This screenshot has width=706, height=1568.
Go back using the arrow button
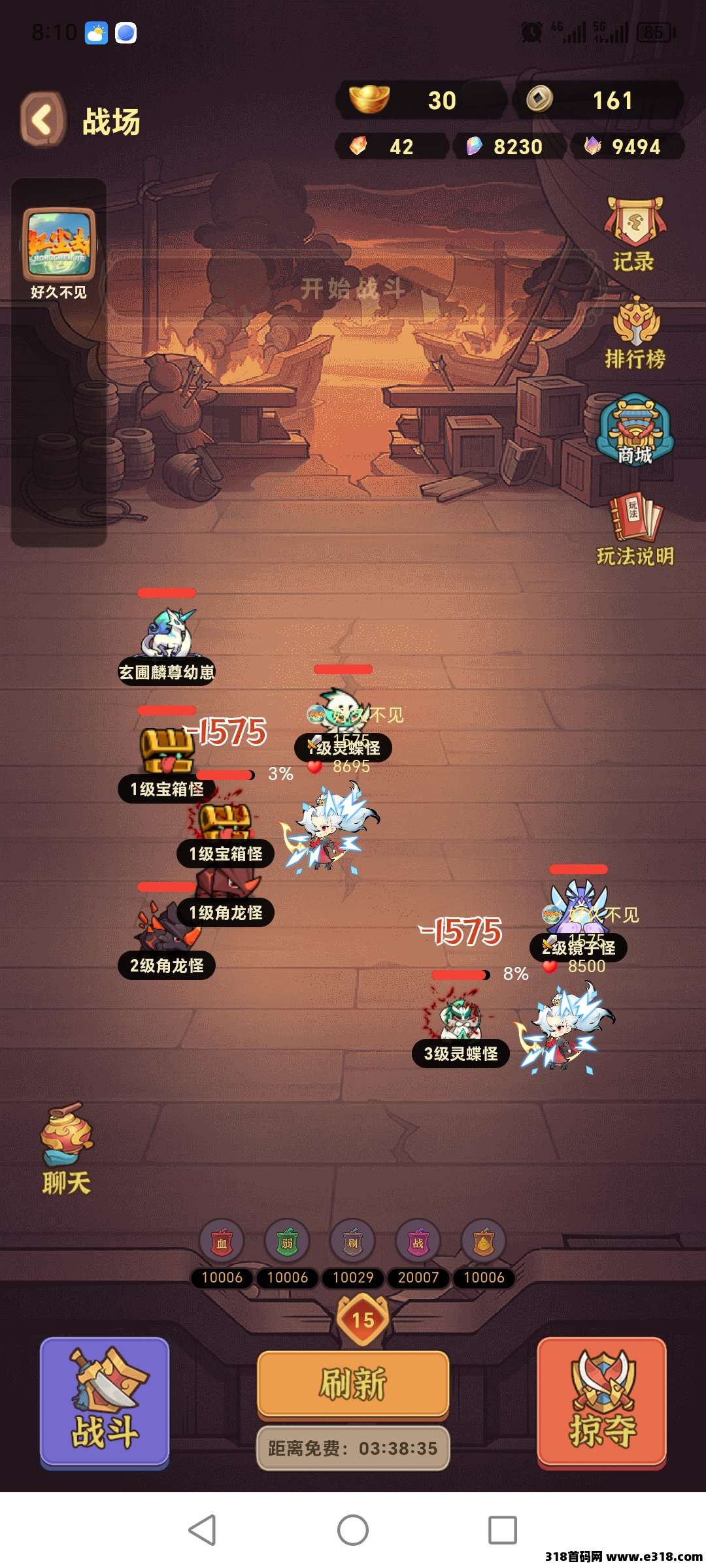pos(43,120)
